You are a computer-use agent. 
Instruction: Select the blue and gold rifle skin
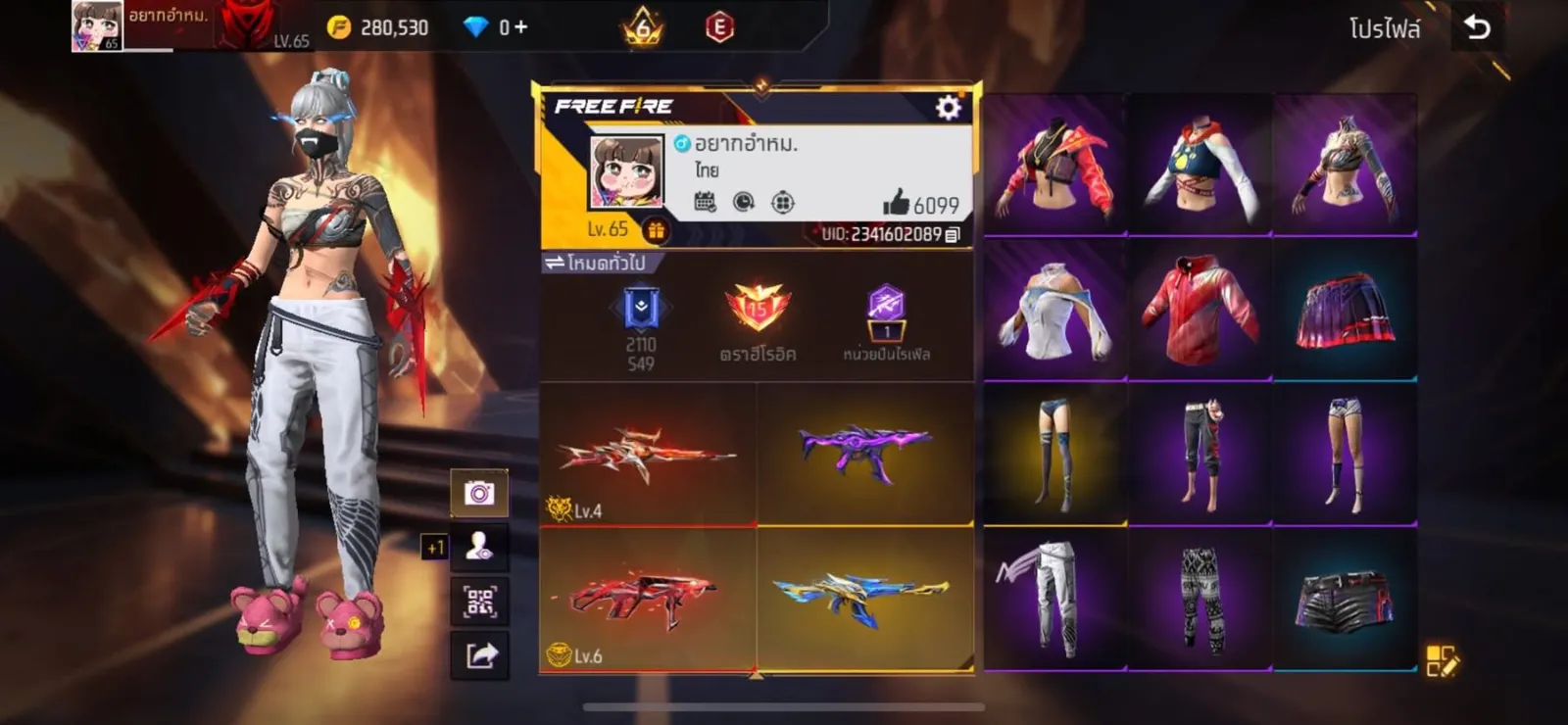click(x=864, y=598)
